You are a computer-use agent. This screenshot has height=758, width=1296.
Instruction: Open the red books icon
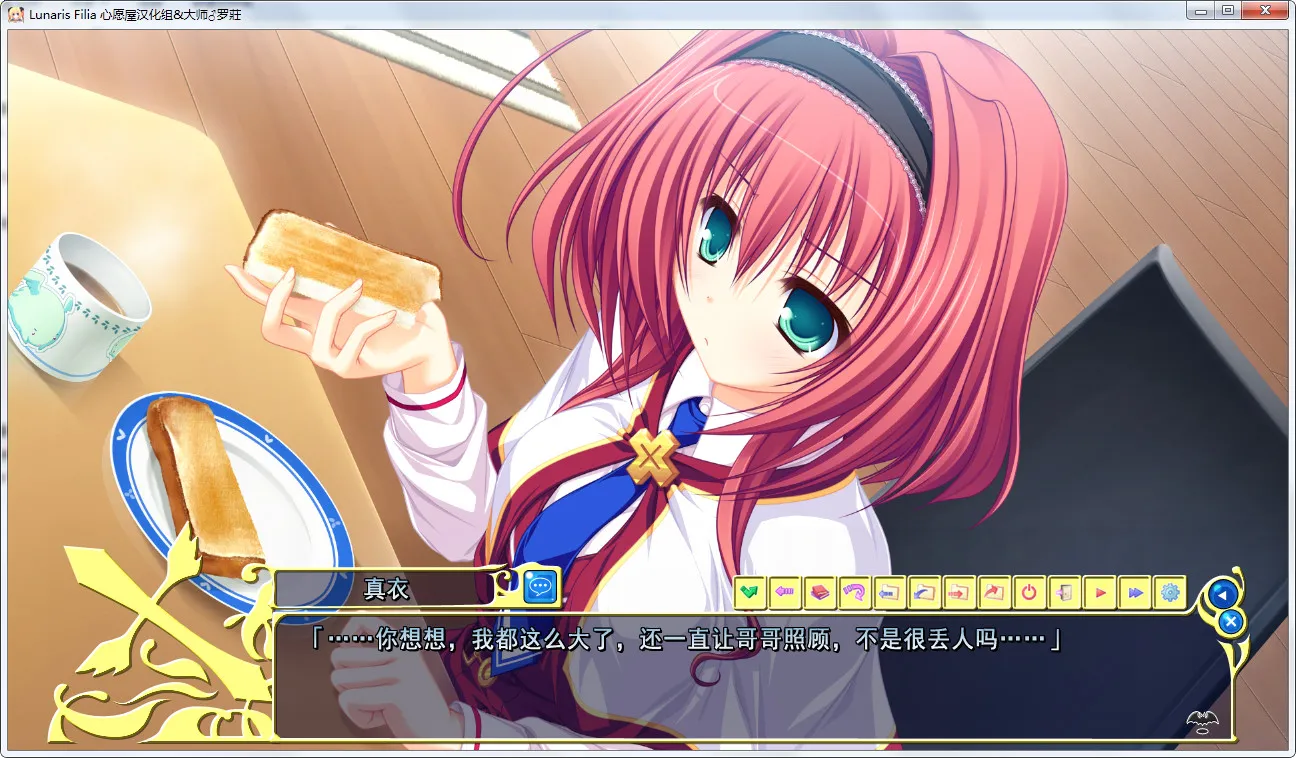tap(819, 593)
